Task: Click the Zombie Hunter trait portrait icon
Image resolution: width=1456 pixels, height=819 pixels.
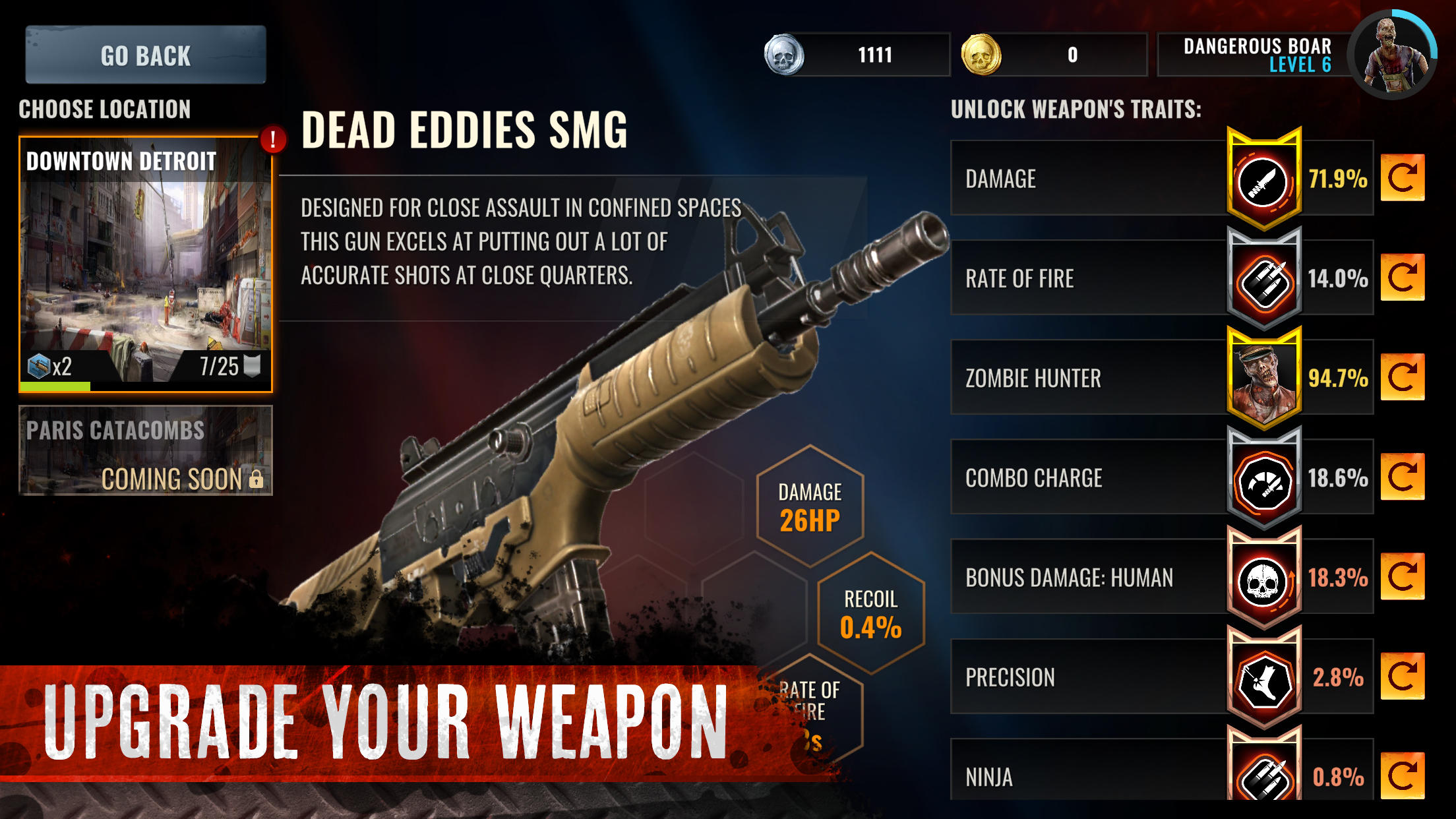Action: click(1265, 378)
